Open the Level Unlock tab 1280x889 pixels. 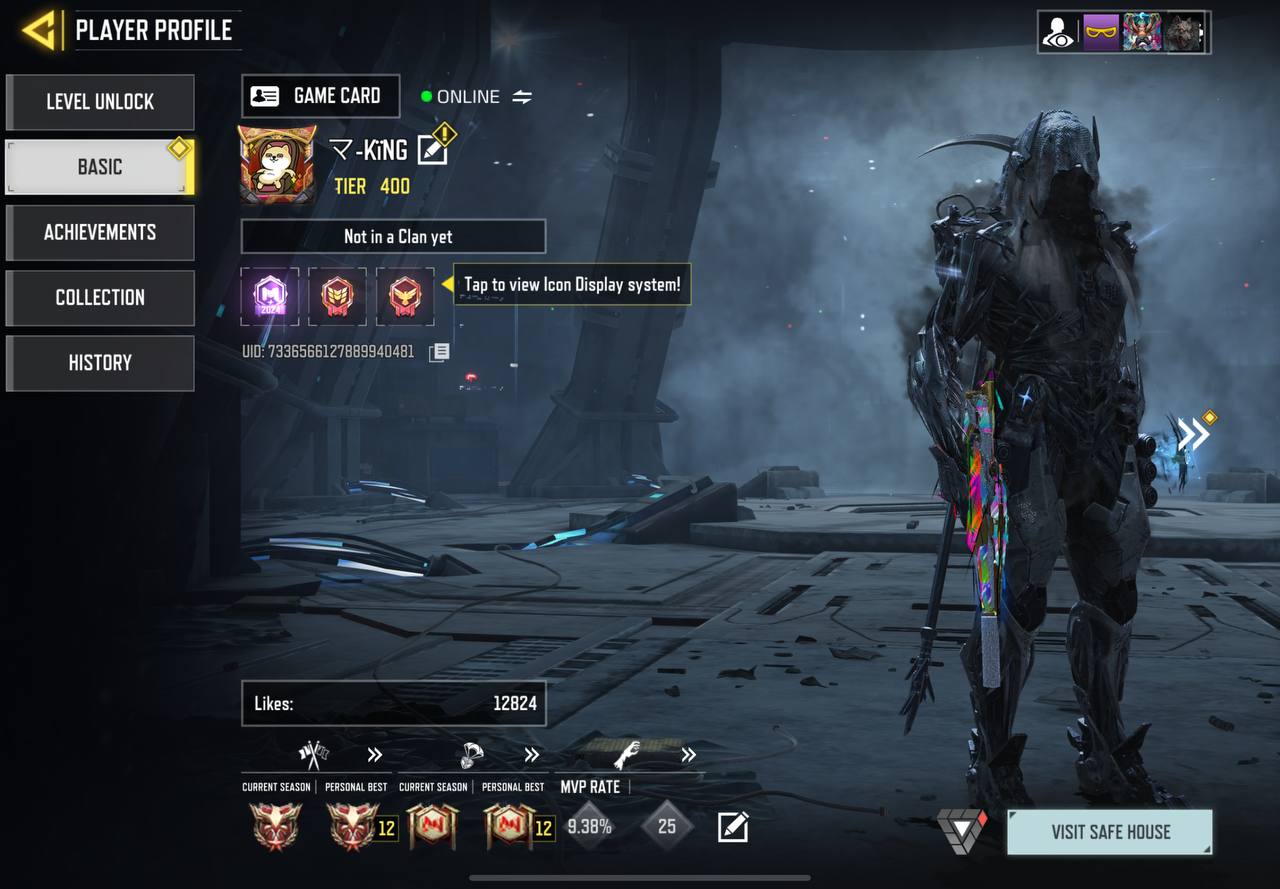tap(100, 102)
